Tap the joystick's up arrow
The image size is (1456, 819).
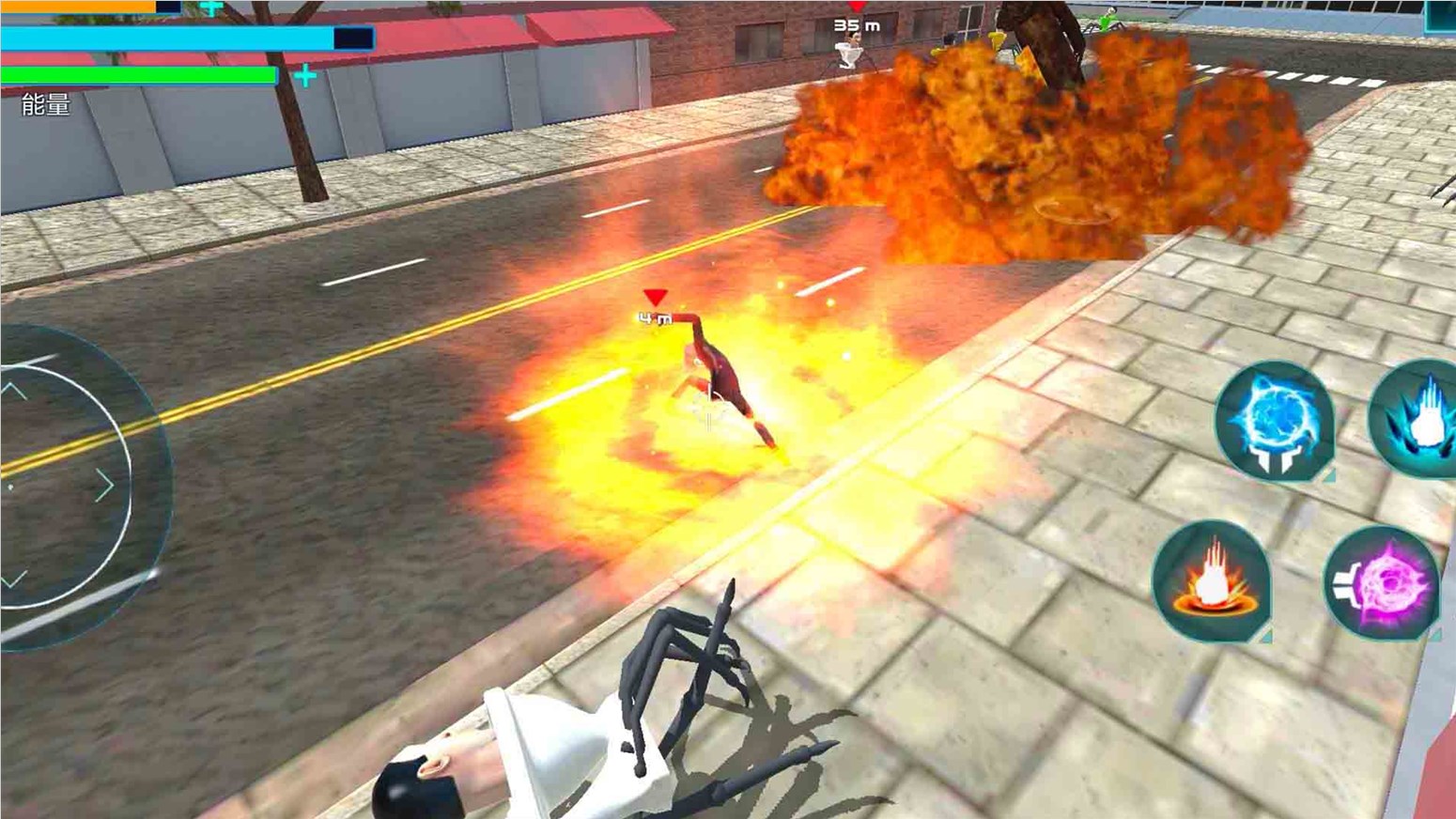point(13,388)
